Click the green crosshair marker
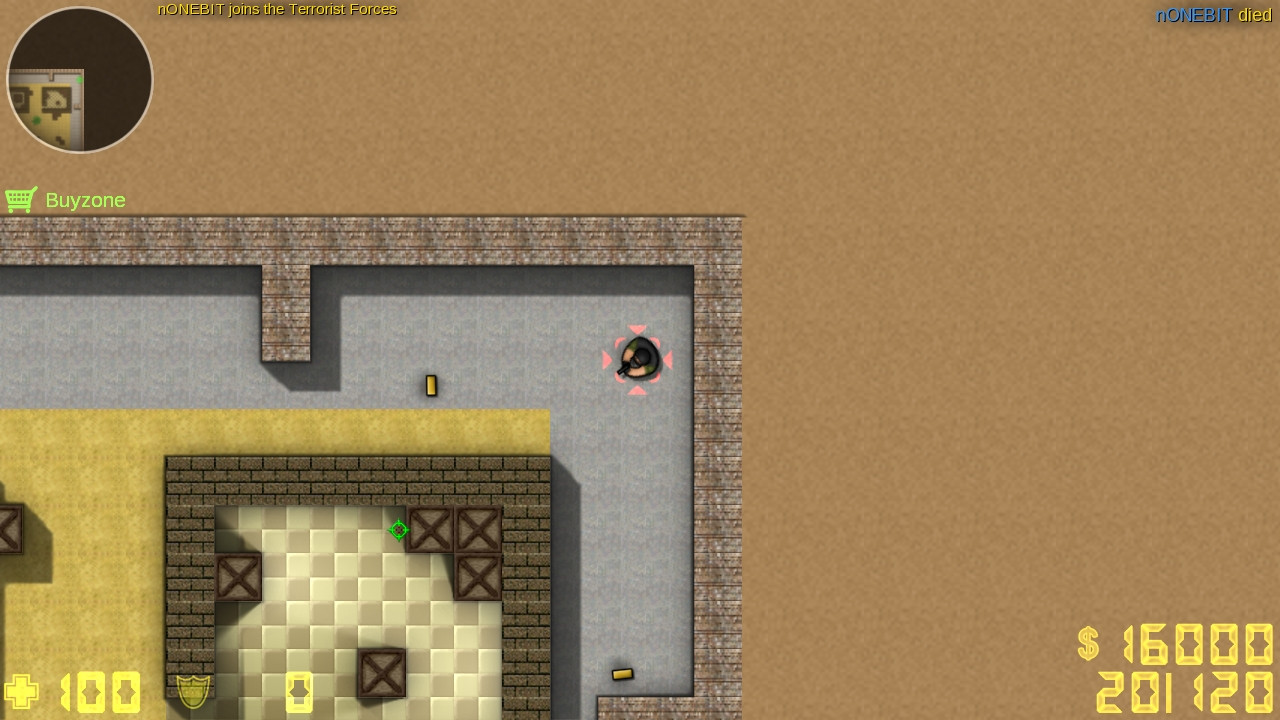1280x720 pixels. pyautogui.click(x=398, y=530)
